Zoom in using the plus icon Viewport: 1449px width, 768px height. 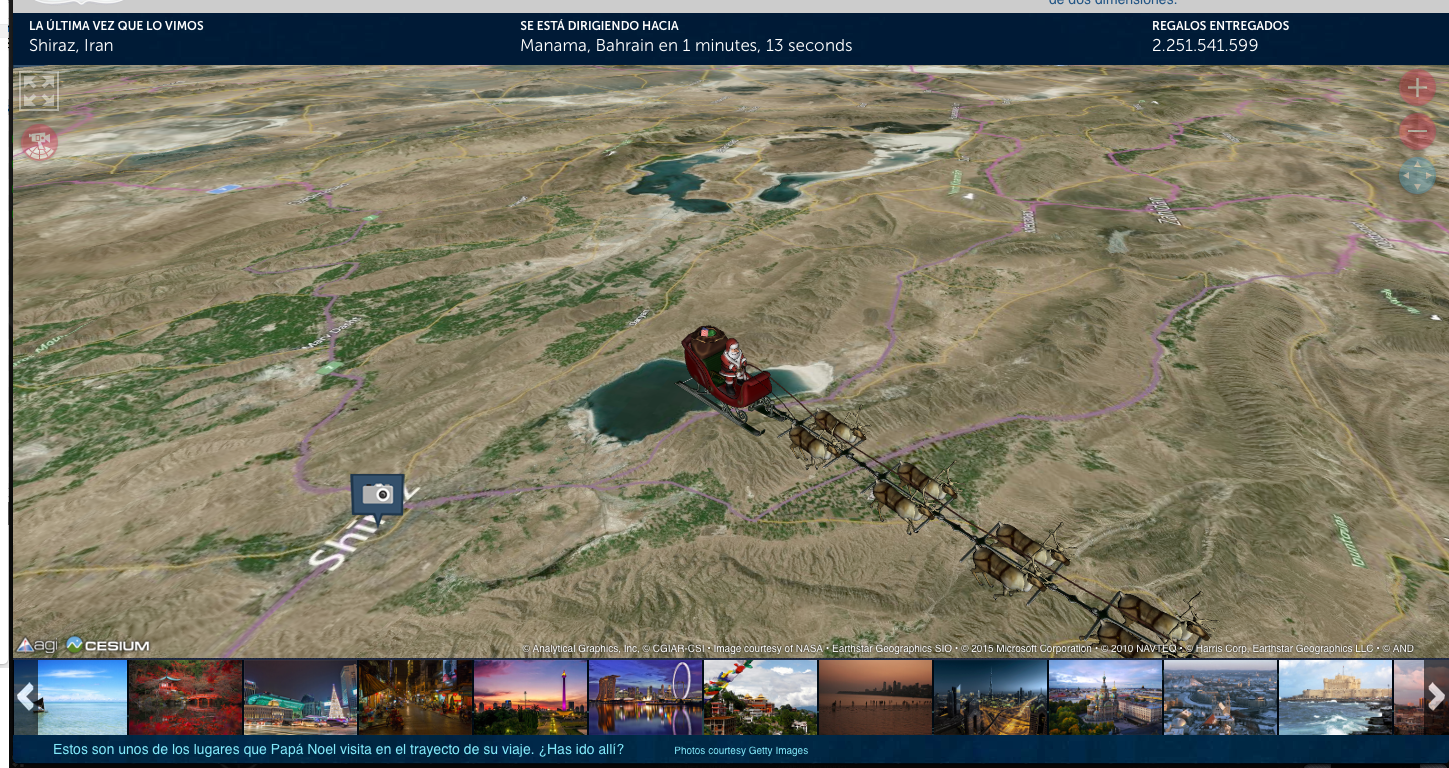1417,87
